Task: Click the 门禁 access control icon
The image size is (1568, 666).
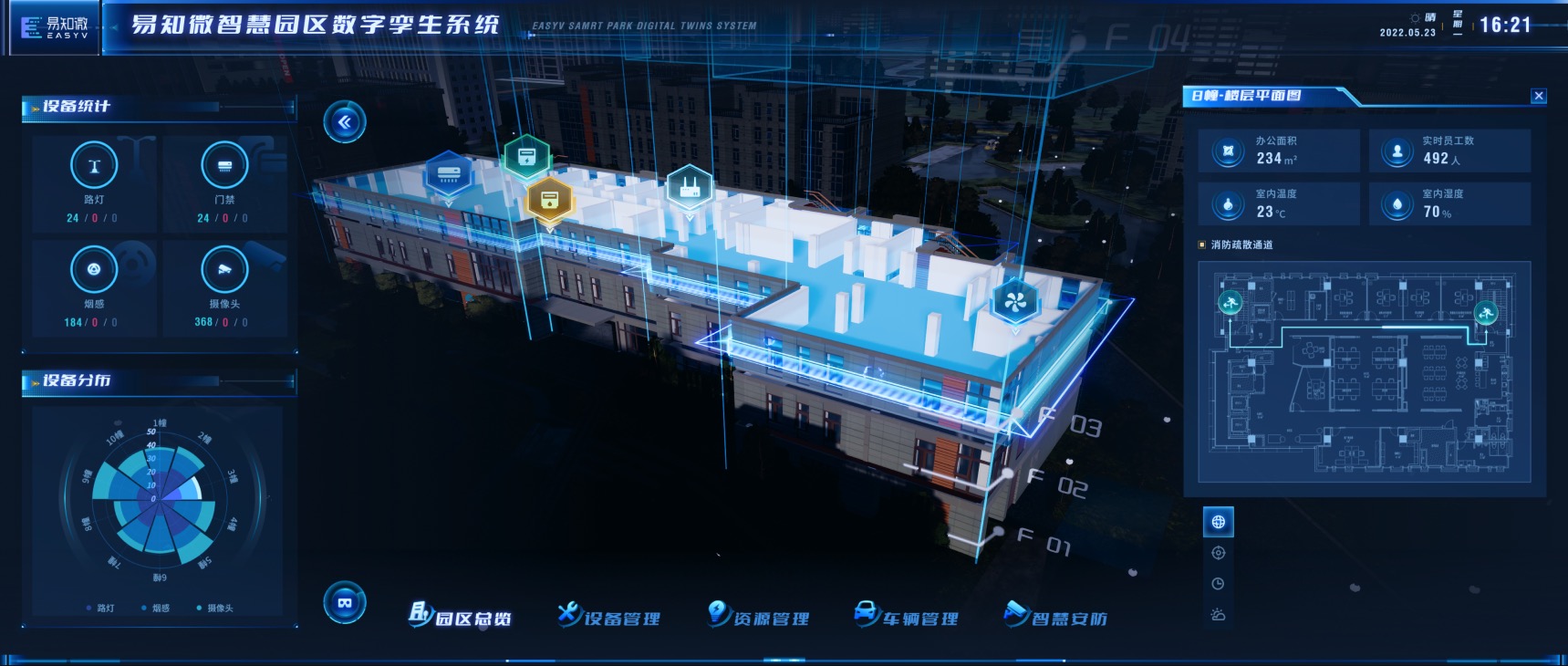Action: [224, 166]
